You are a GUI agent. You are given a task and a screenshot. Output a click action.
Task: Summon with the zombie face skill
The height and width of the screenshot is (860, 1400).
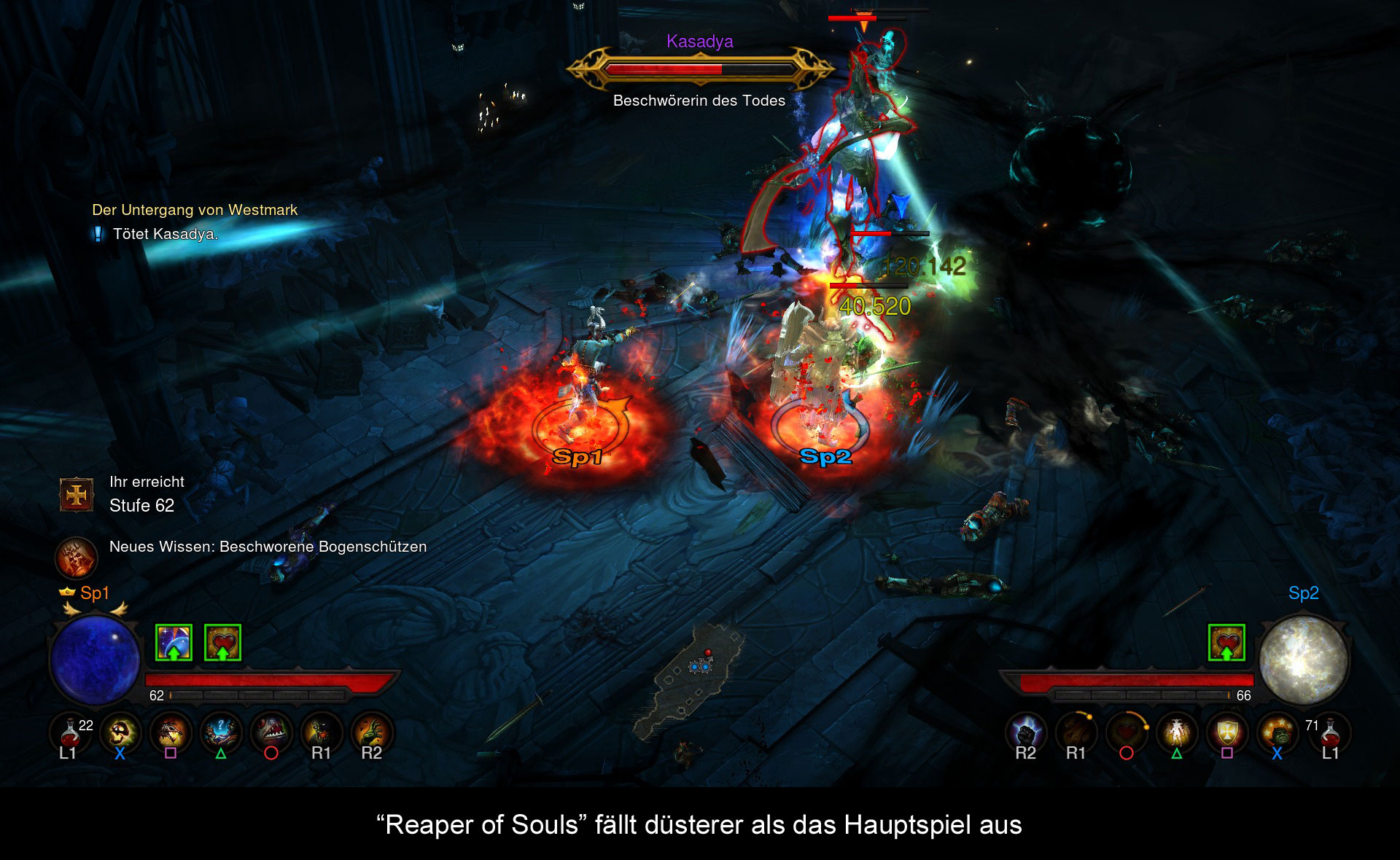321,731
